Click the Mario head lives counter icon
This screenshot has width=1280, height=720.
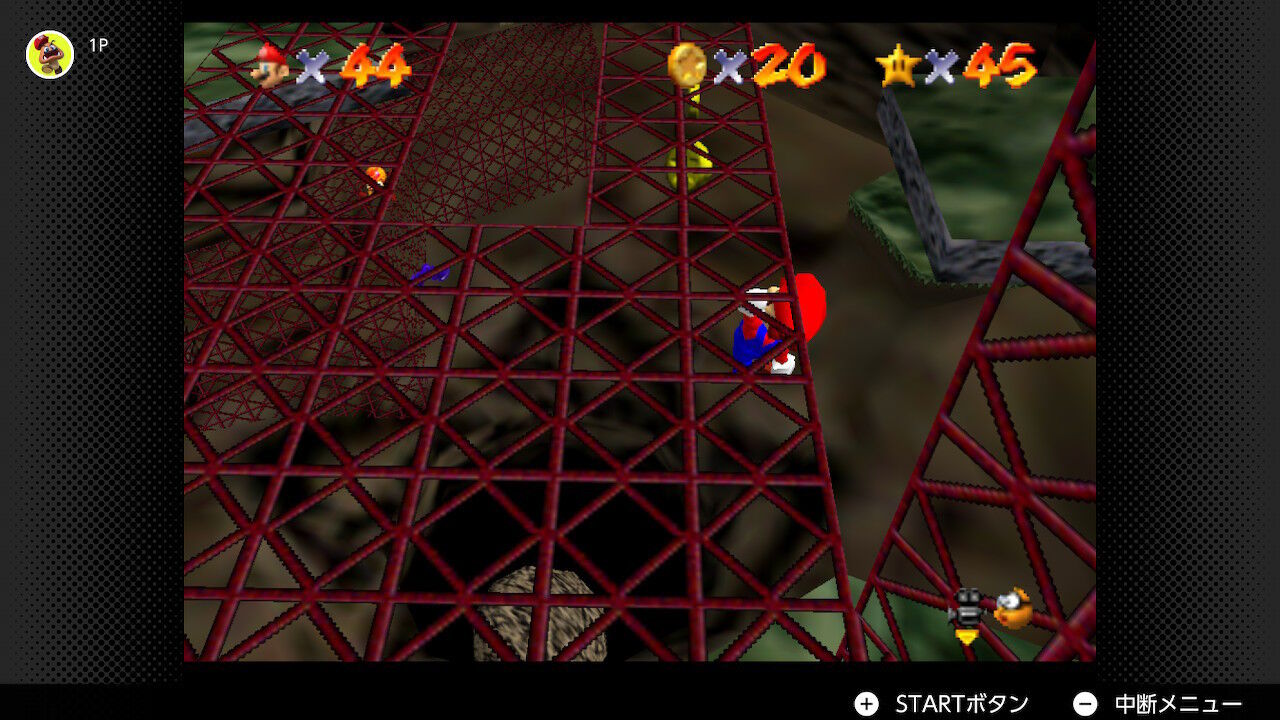(x=268, y=68)
